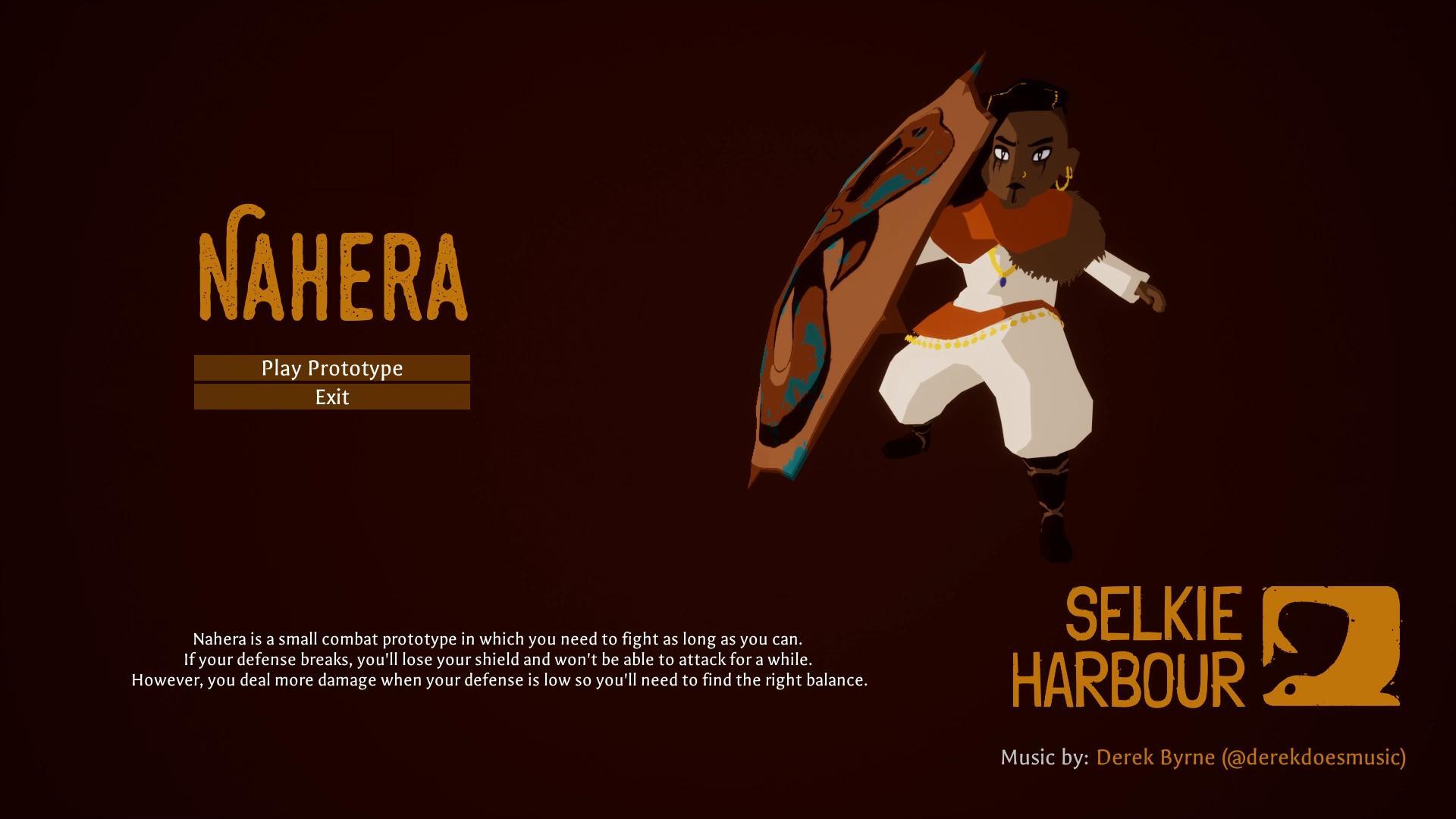This screenshot has height=819, width=1456.
Task: Click the Nahera character model
Action: (x=1009, y=303)
